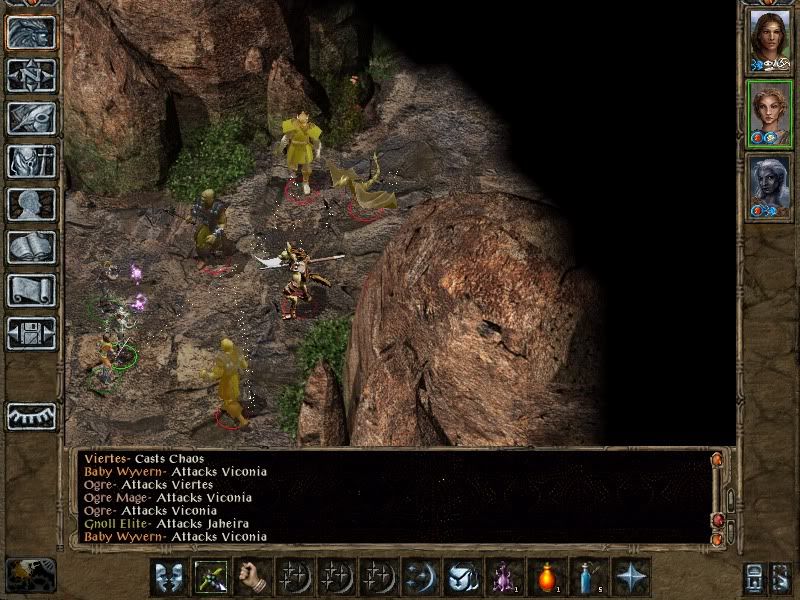The image size is (800, 600).
Task: Open the area map with the compass button
Action: [31, 75]
